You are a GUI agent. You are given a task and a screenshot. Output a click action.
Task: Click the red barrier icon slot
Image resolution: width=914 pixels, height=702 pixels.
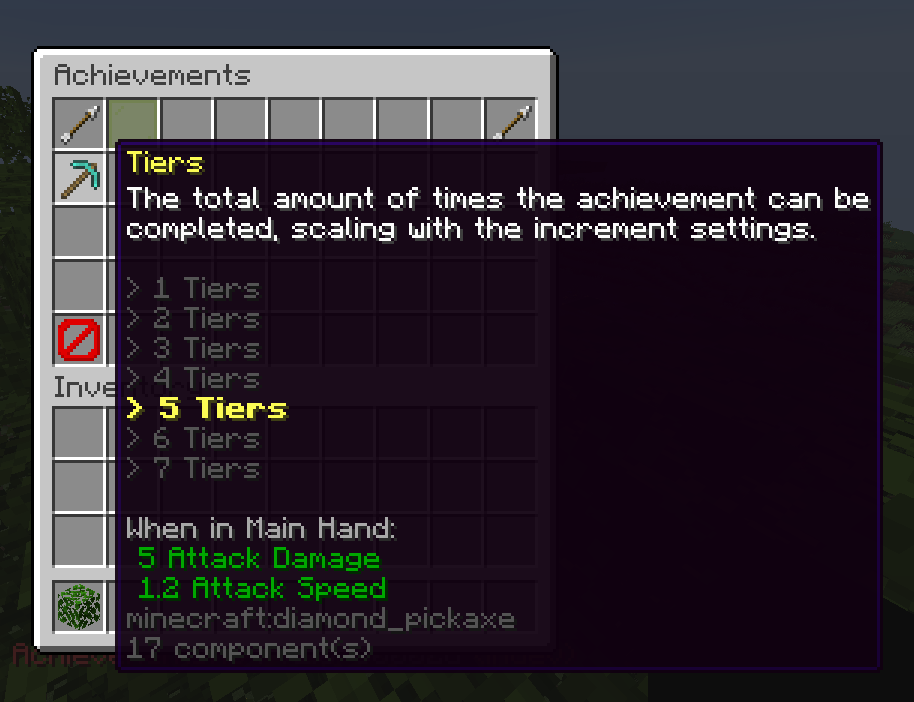(80, 340)
